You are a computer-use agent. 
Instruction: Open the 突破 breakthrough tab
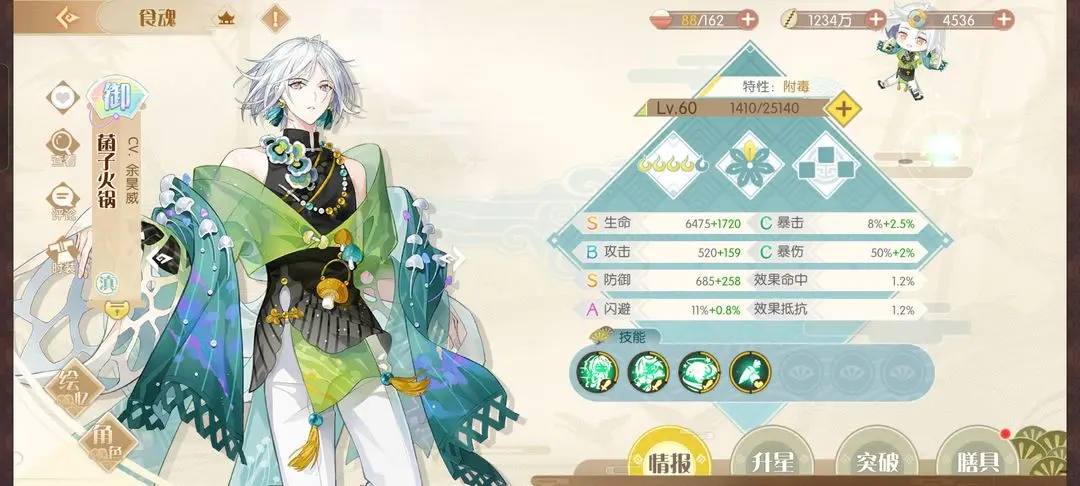875,462
